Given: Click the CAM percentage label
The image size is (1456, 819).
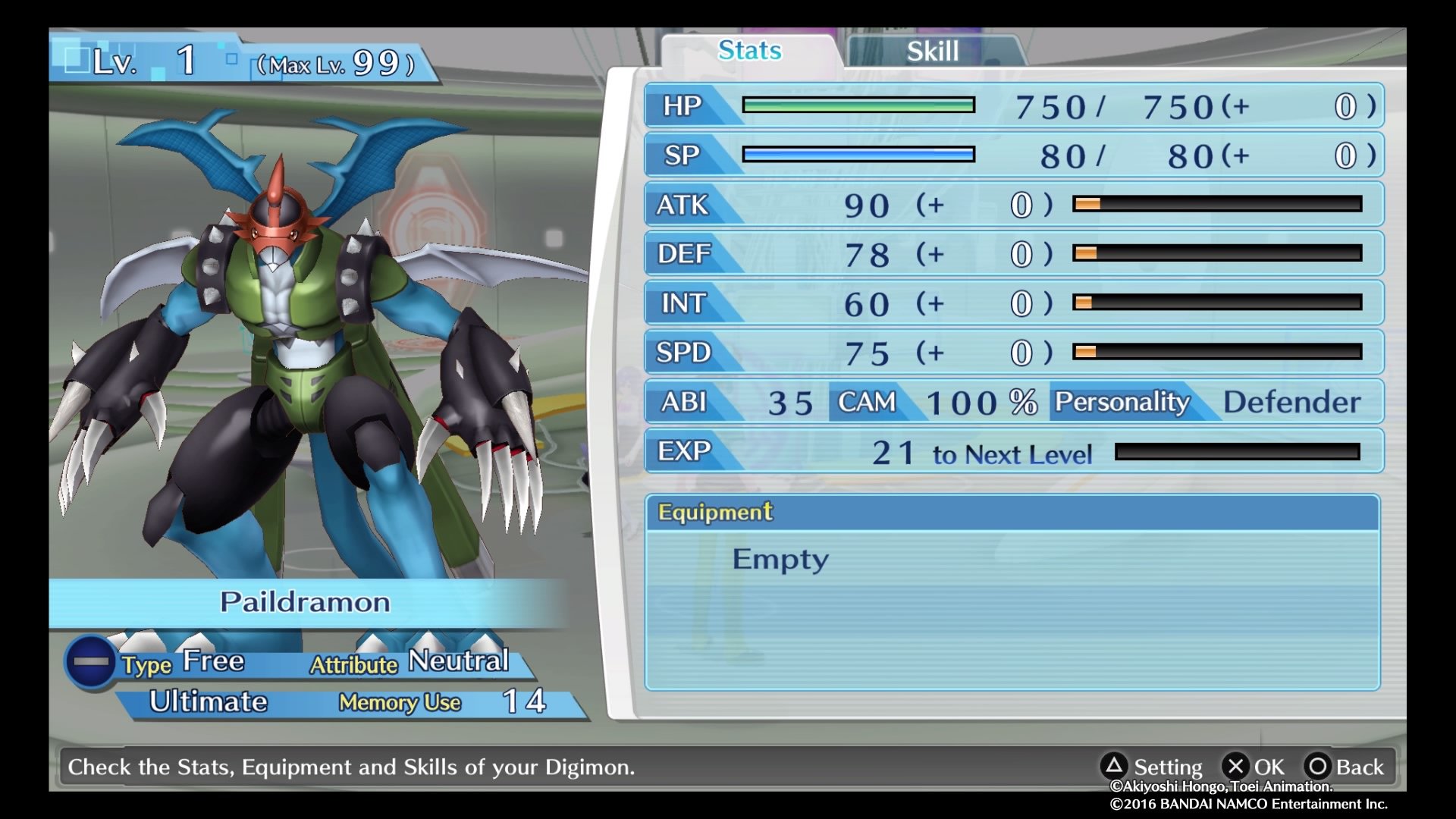Looking at the screenshot, I should point(867,403).
